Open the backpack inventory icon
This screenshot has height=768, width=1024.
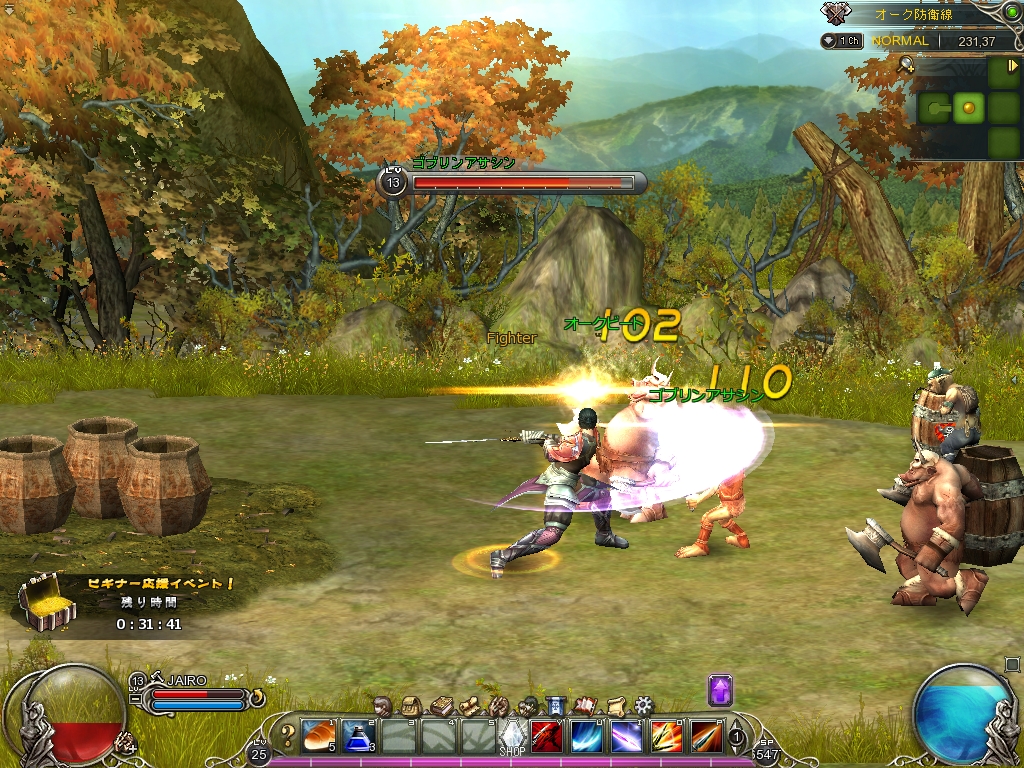[x=410, y=706]
